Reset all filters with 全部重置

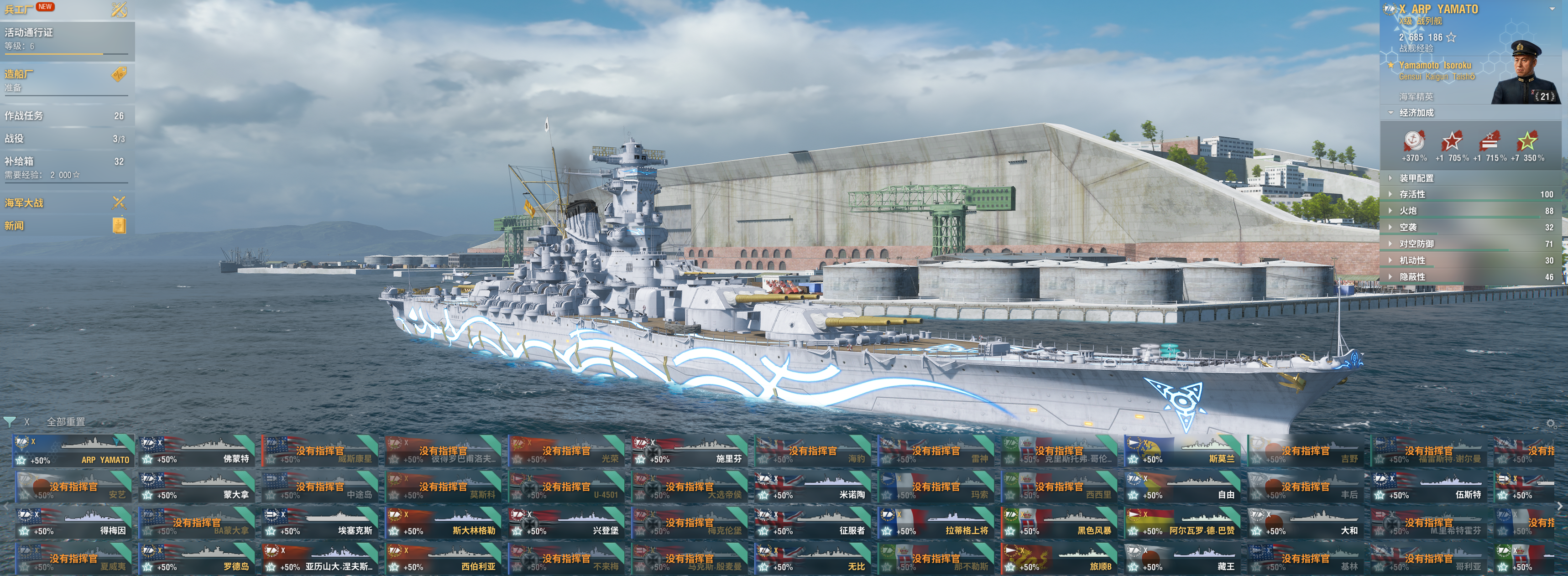coord(66,421)
